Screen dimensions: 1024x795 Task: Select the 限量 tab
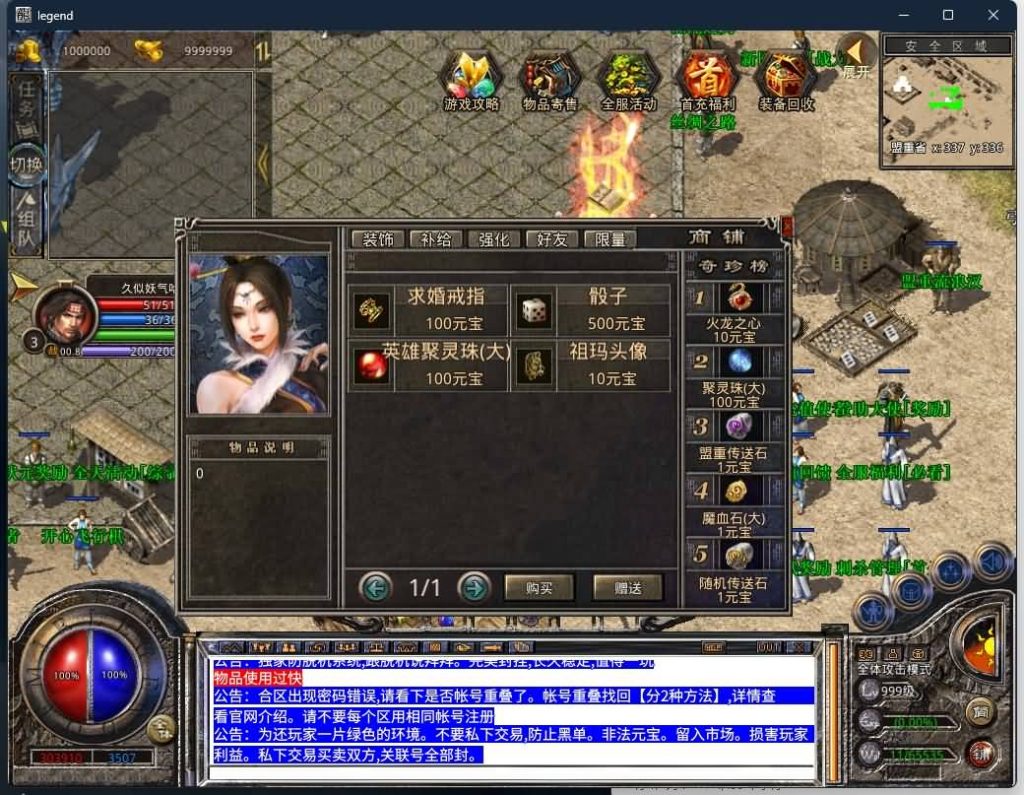(610, 239)
